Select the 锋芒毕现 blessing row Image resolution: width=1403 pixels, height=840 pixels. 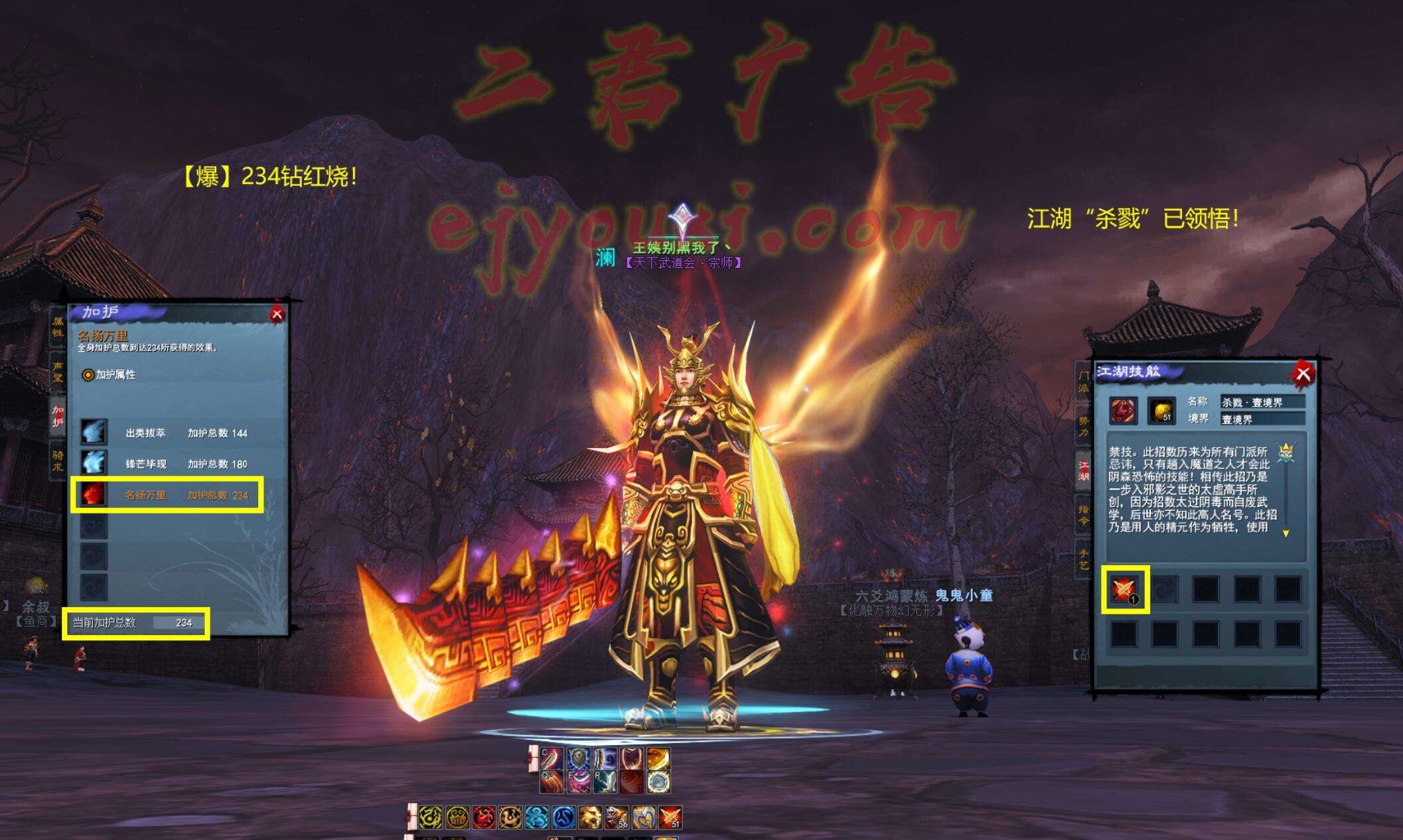(x=166, y=464)
